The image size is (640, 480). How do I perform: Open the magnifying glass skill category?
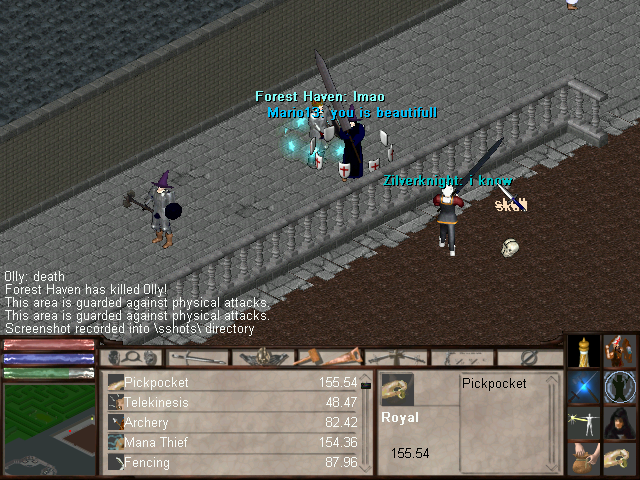click(131, 357)
